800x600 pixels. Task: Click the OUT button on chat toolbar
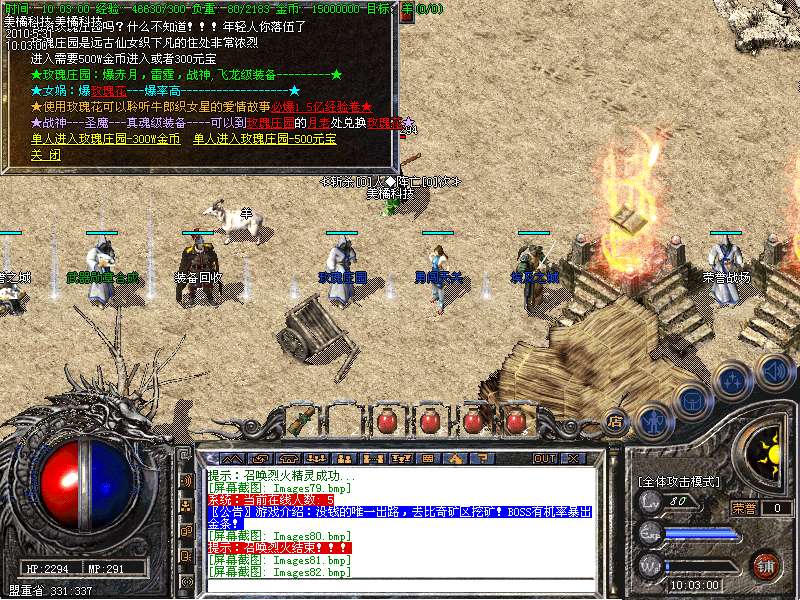544,458
